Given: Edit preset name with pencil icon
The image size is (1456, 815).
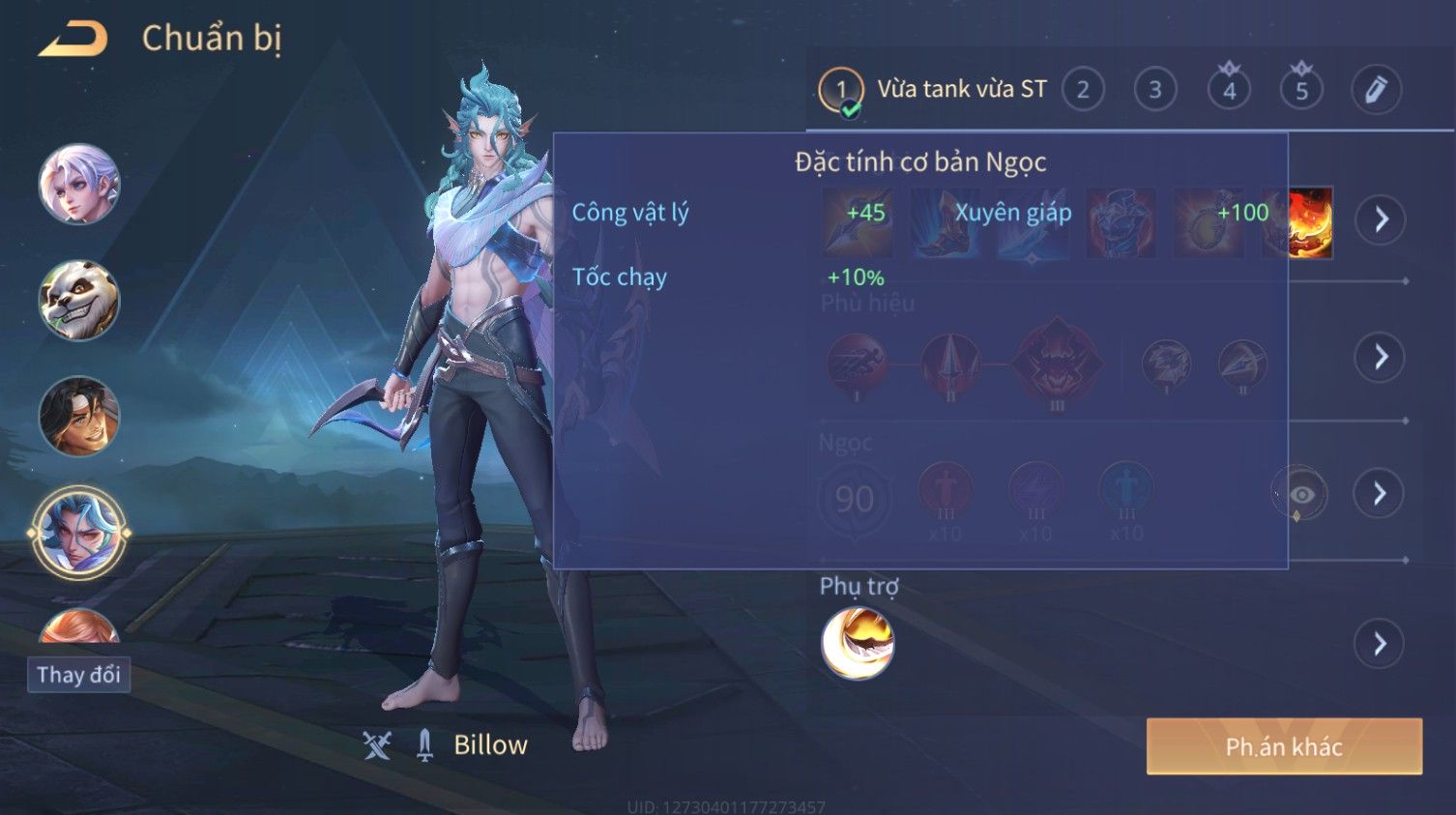Looking at the screenshot, I should [x=1376, y=90].
